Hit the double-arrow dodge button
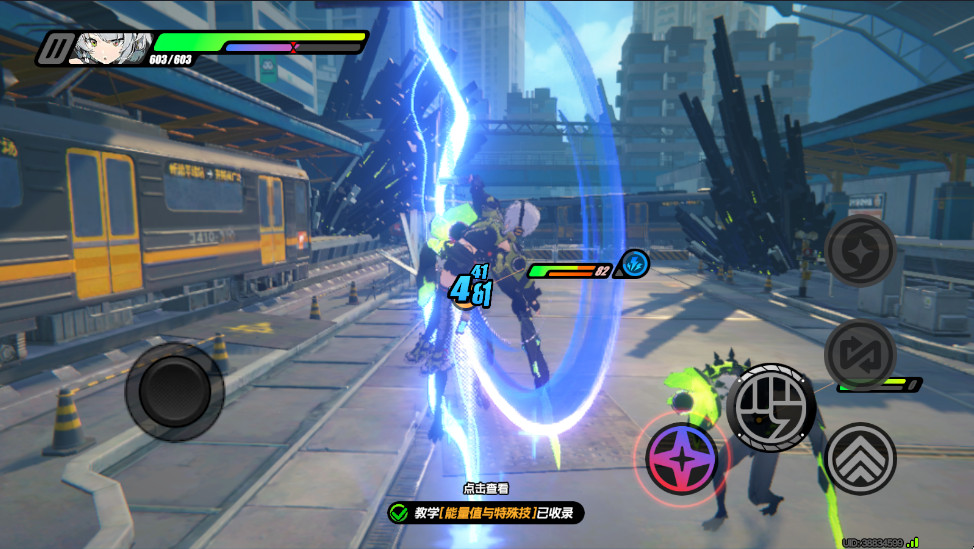This screenshot has height=549, width=974. pyautogui.click(x=861, y=458)
